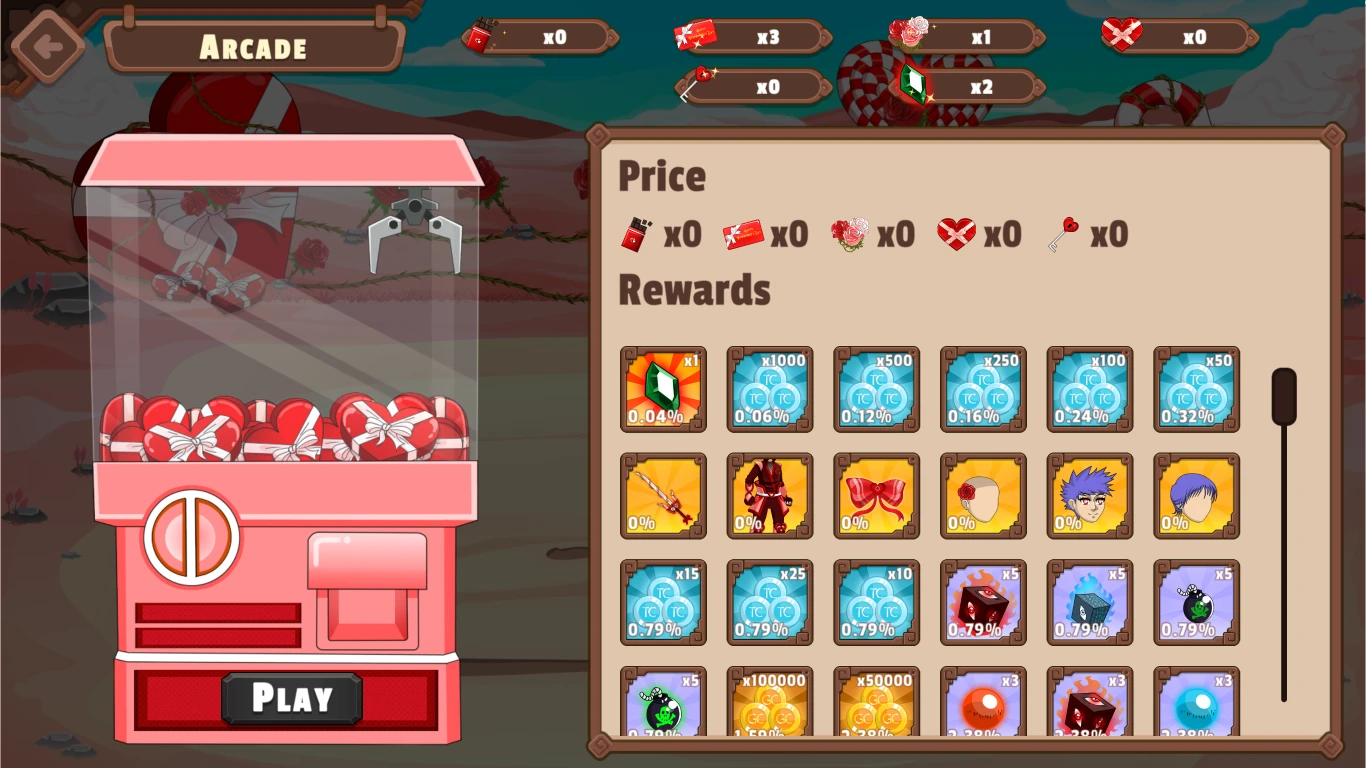Image resolution: width=1366 pixels, height=768 pixels.
Task: Select the green emerald x1 reward
Action: (x=663, y=389)
